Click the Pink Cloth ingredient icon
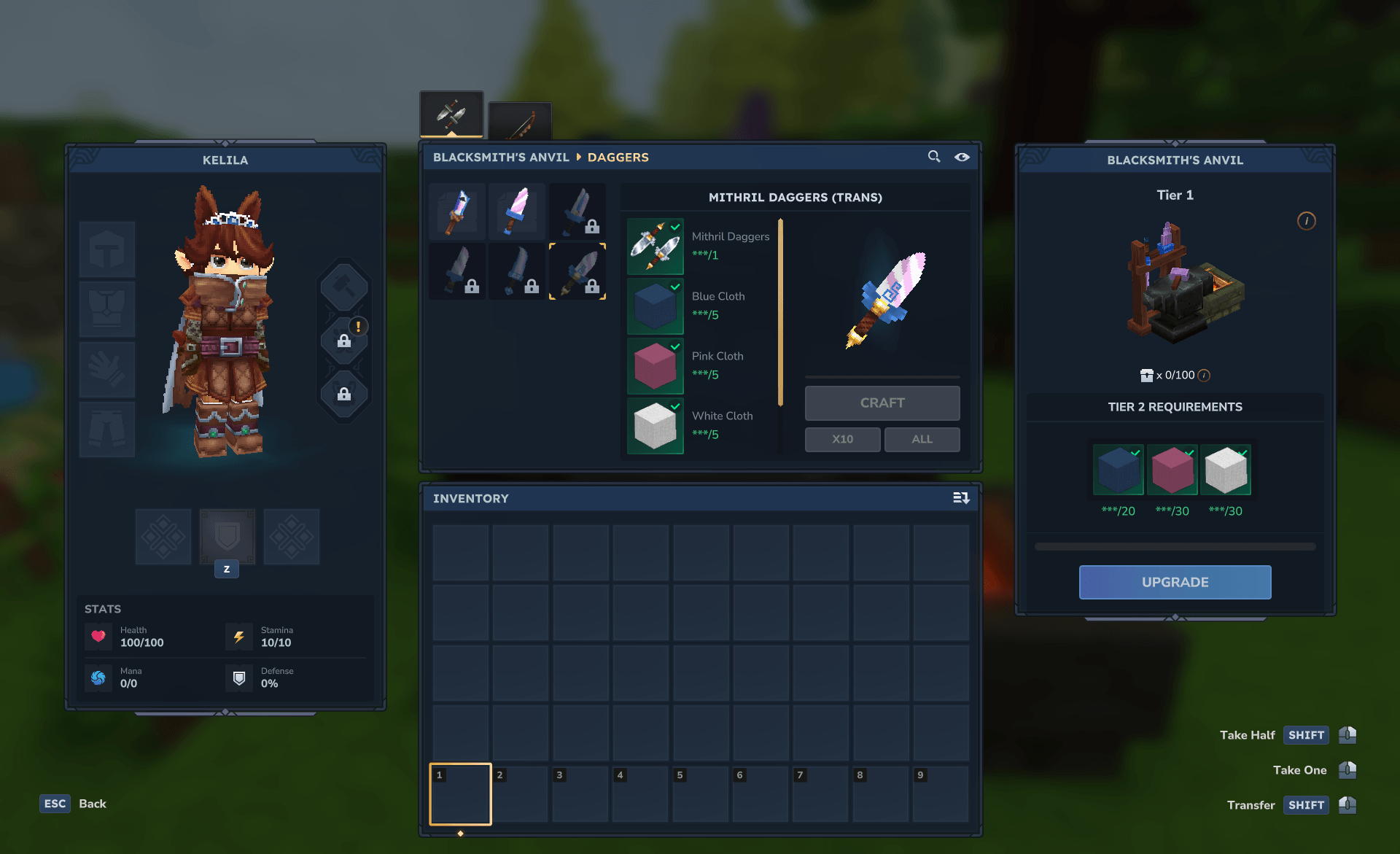This screenshot has height=854, width=1400. pyautogui.click(x=655, y=366)
